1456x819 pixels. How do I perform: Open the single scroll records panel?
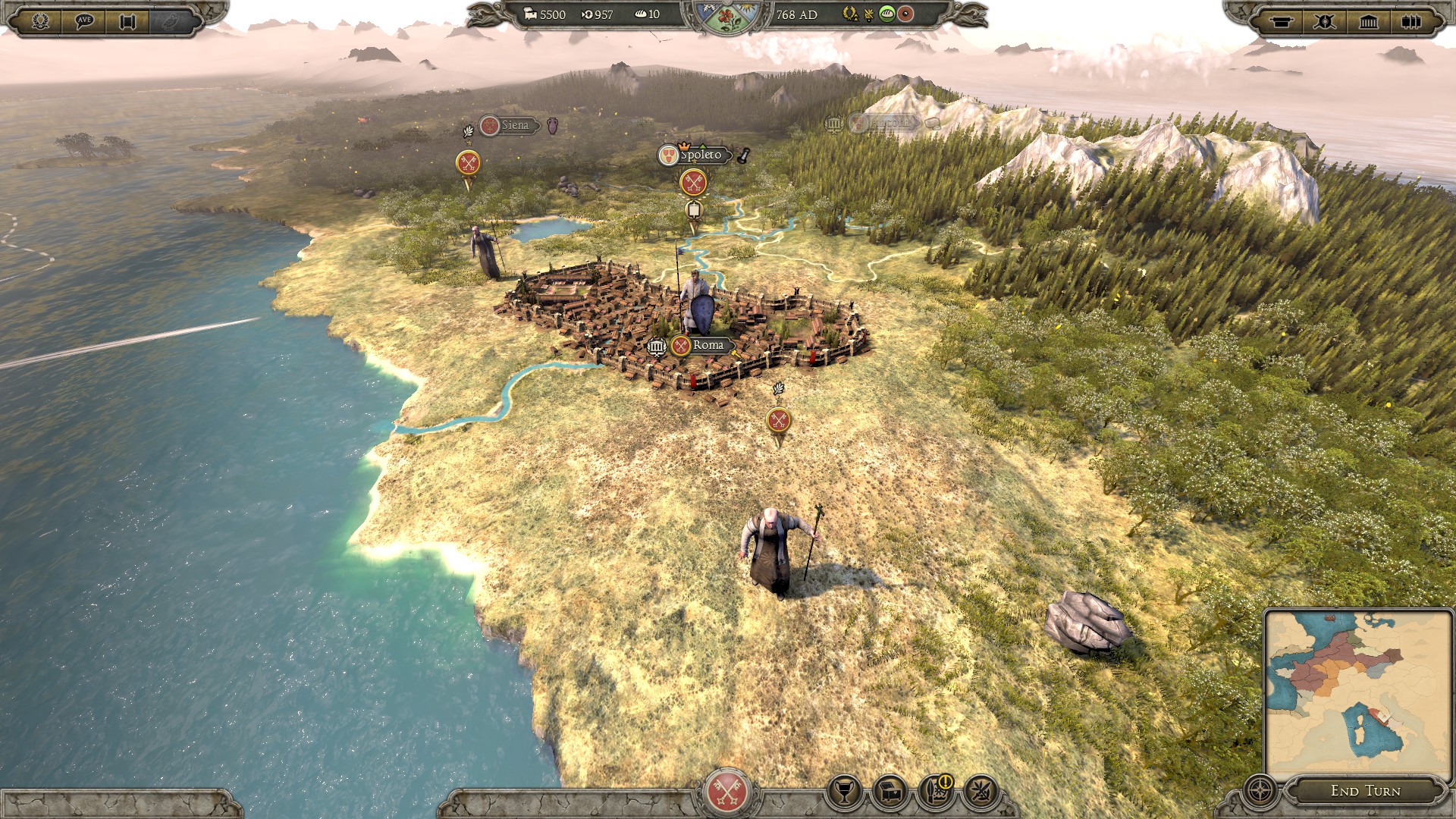1282,20
